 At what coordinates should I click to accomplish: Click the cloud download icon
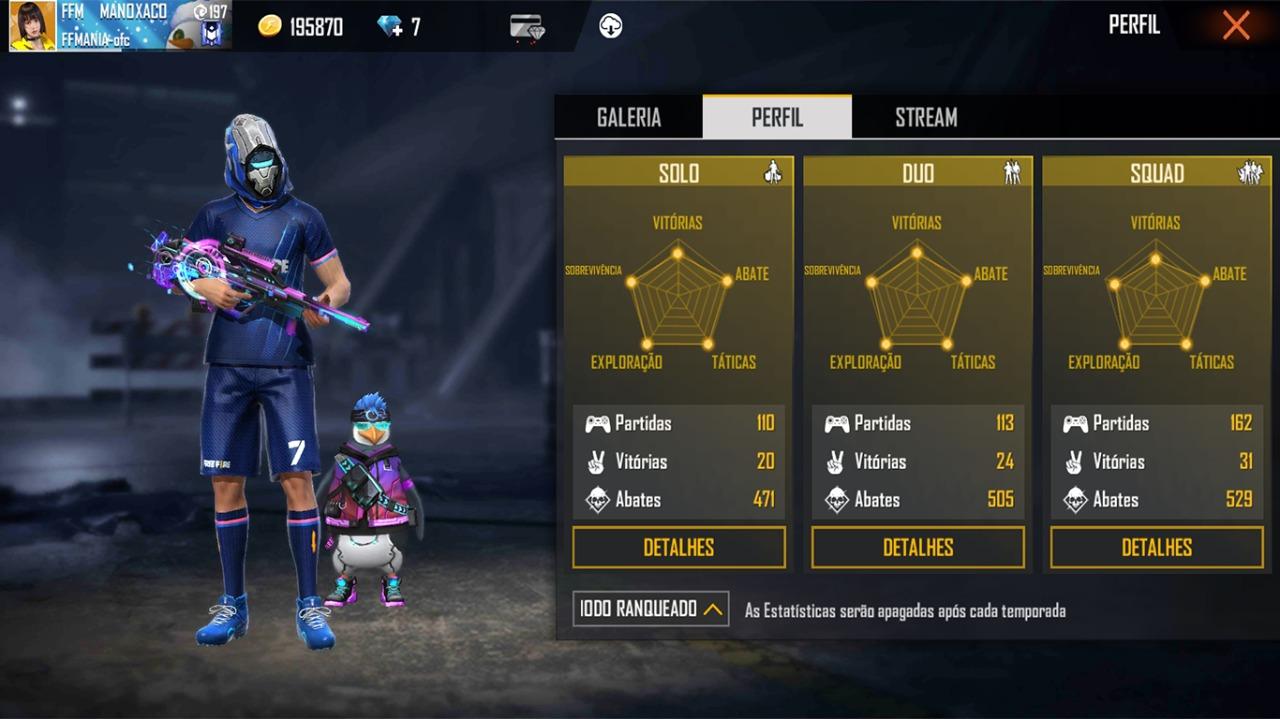pyautogui.click(x=611, y=27)
